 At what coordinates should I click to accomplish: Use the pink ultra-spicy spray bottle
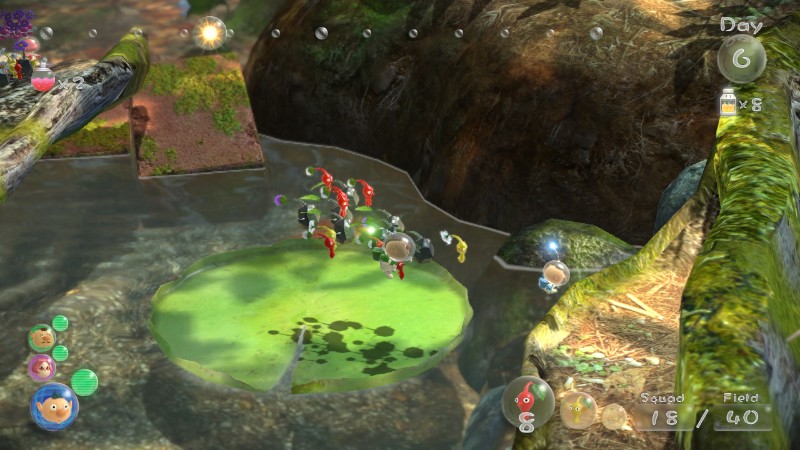pos(43,79)
